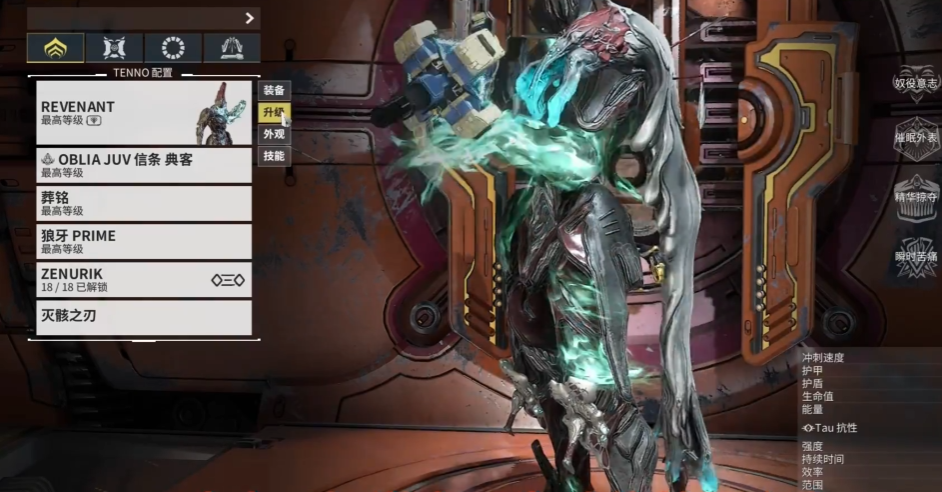Choose the OBLIA JUV primary weapon slot
The width and height of the screenshot is (942, 492).
point(143,165)
